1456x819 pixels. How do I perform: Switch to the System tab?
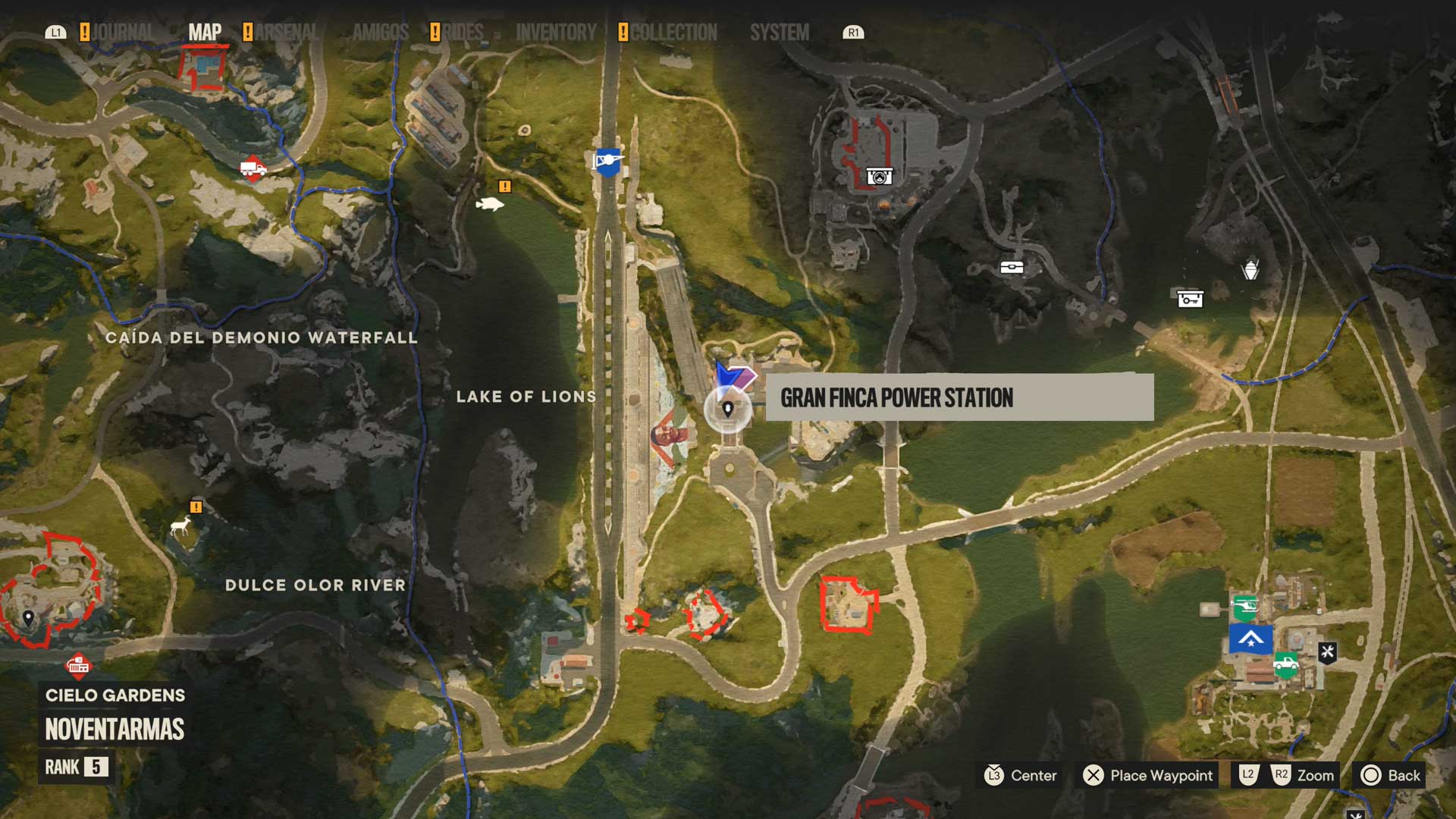(779, 33)
